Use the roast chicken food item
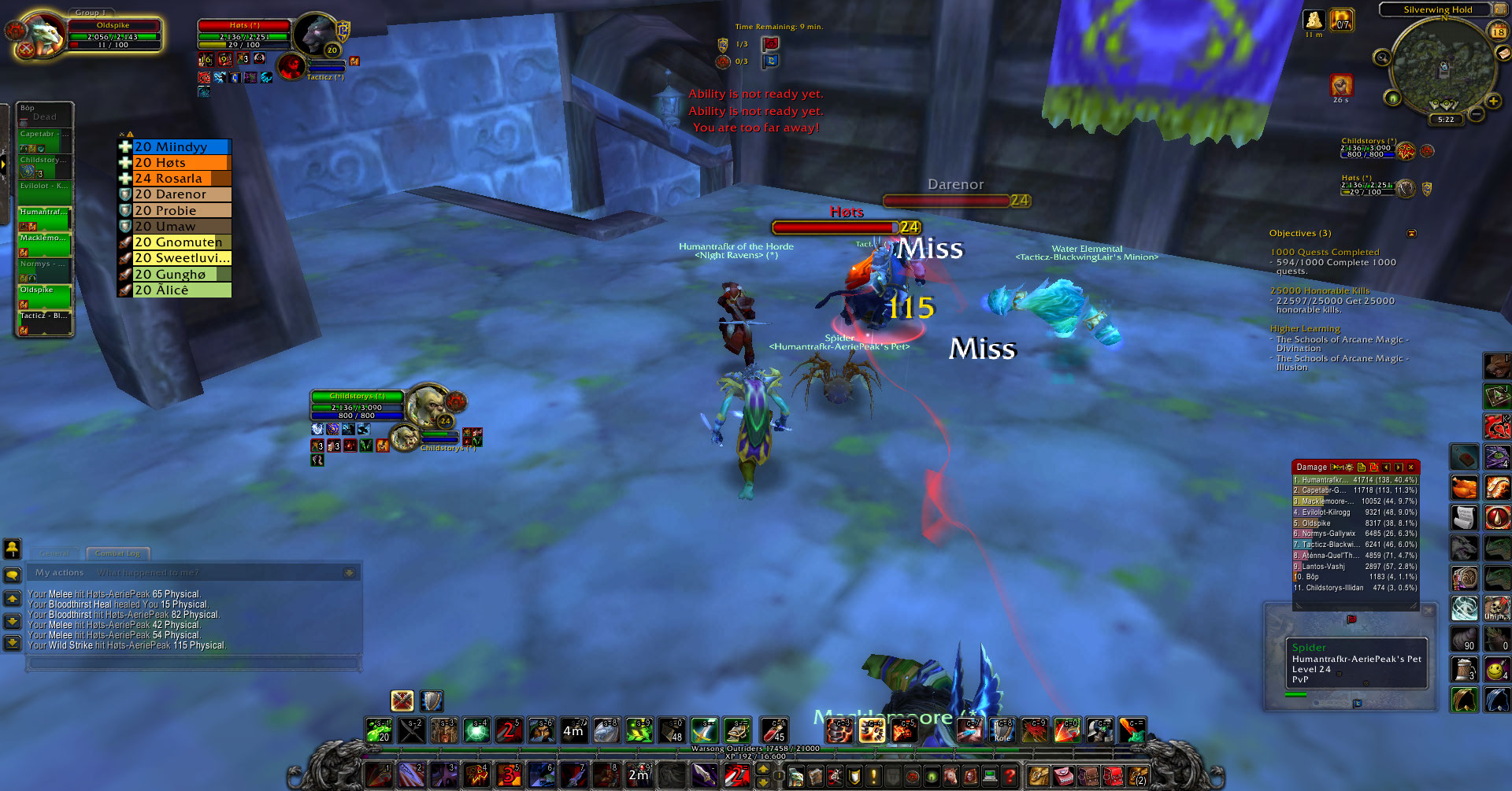This screenshot has width=1512, height=791. [1464, 487]
